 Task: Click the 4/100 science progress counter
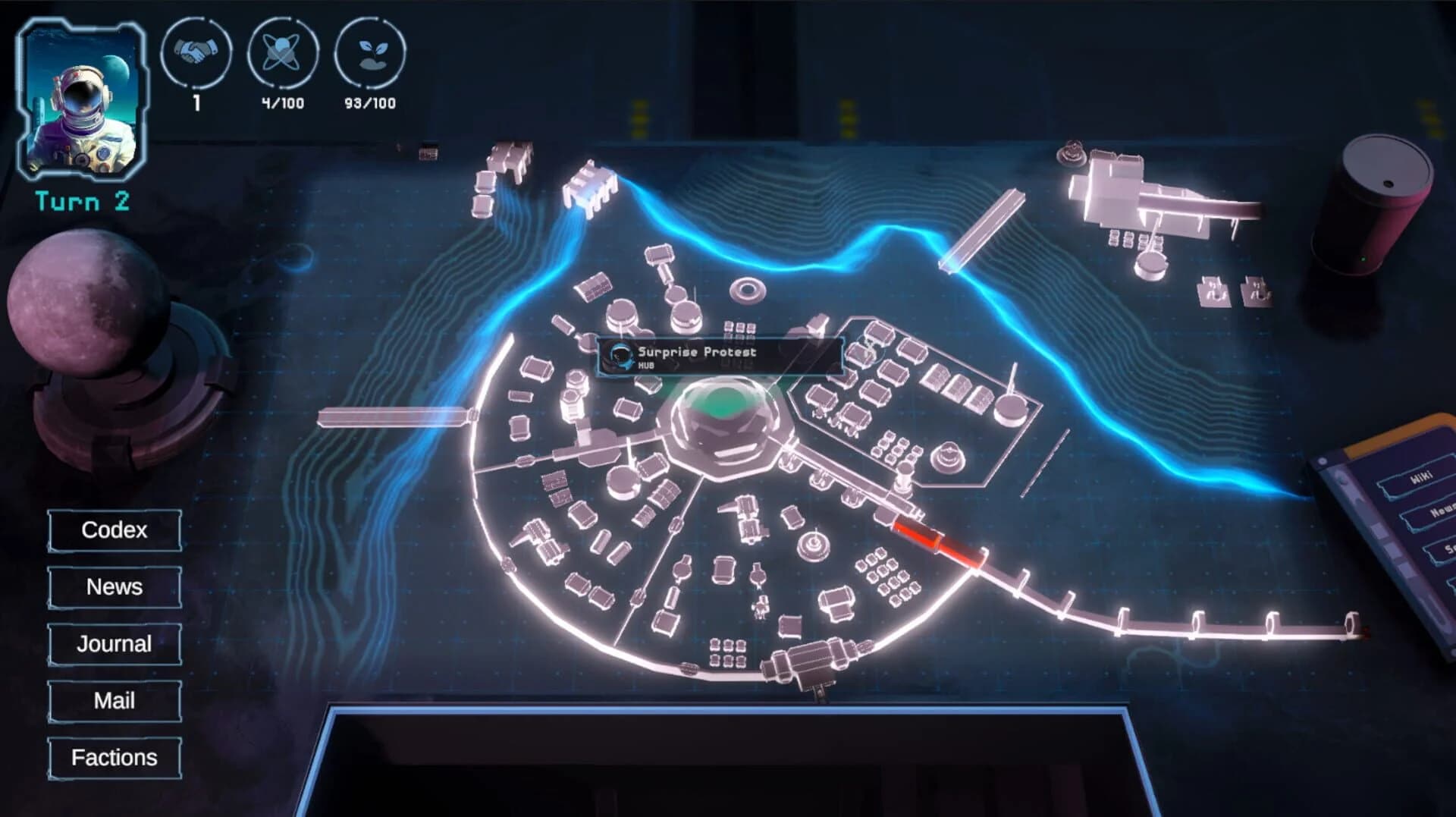click(282, 104)
